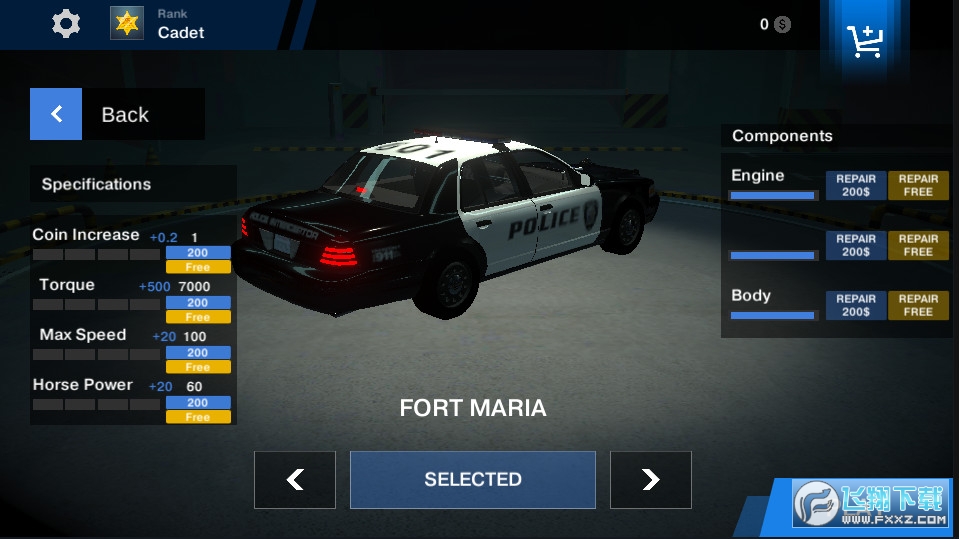Get the free Max Speed upgrade
Screen dimensions: 959x539
click(198, 367)
